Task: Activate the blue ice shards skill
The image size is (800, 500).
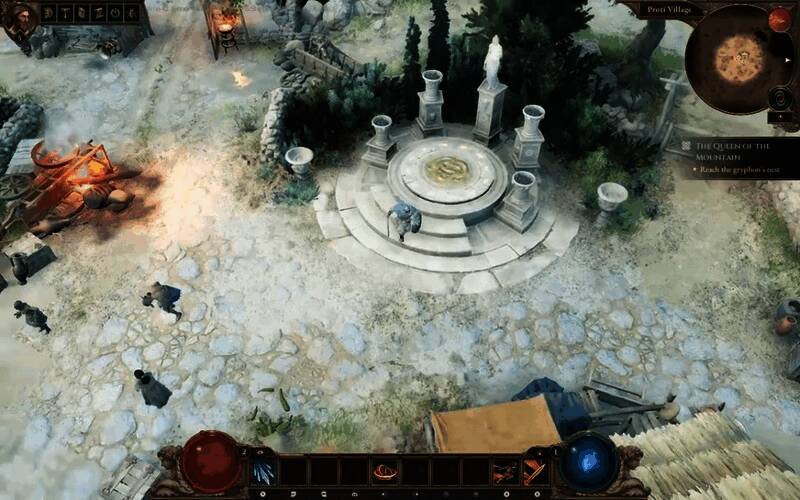Action: pos(264,470)
